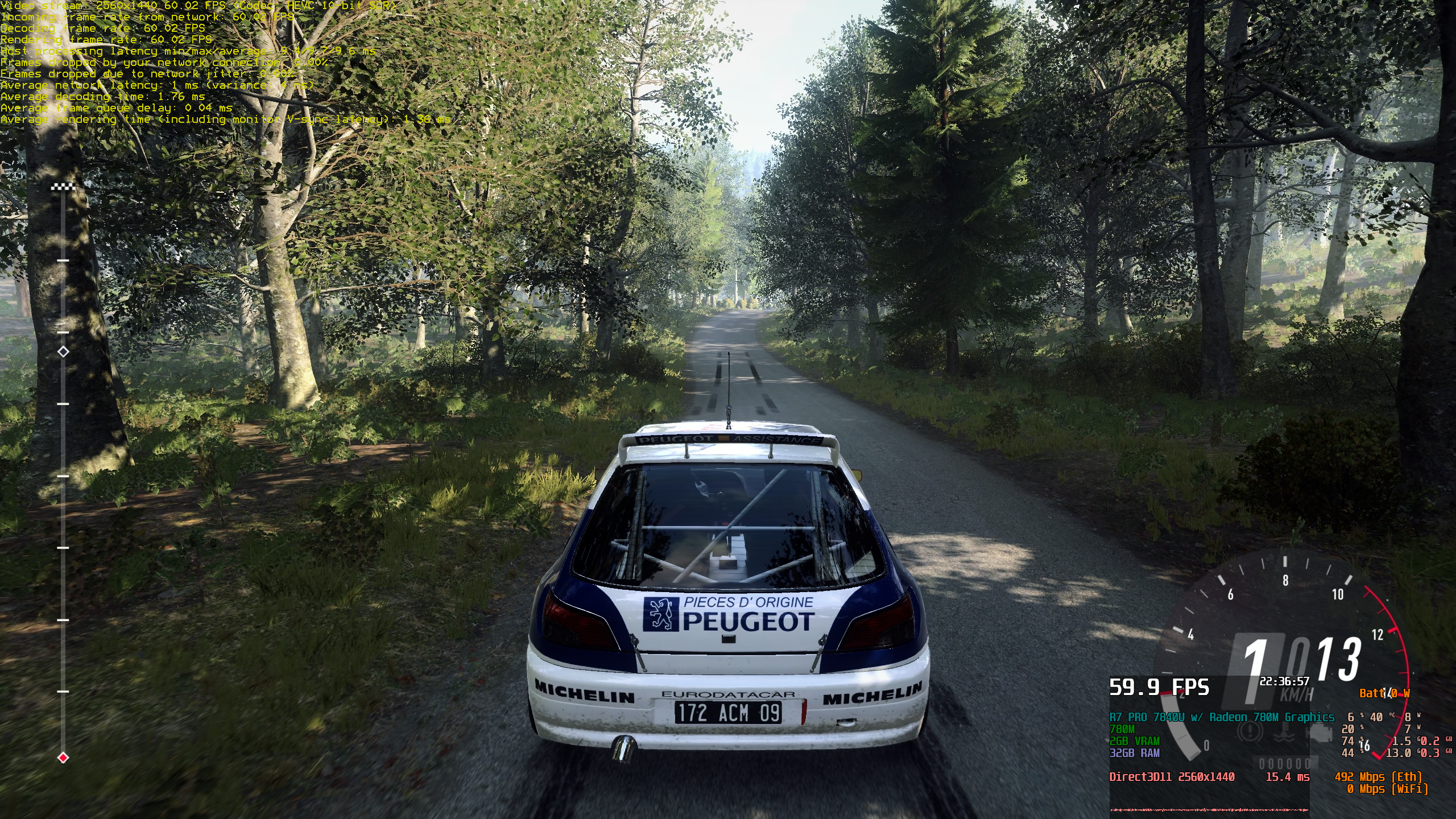Click the red diamond position marker
The height and width of the screenshot is (819, 1456).
tap(63, 758)
